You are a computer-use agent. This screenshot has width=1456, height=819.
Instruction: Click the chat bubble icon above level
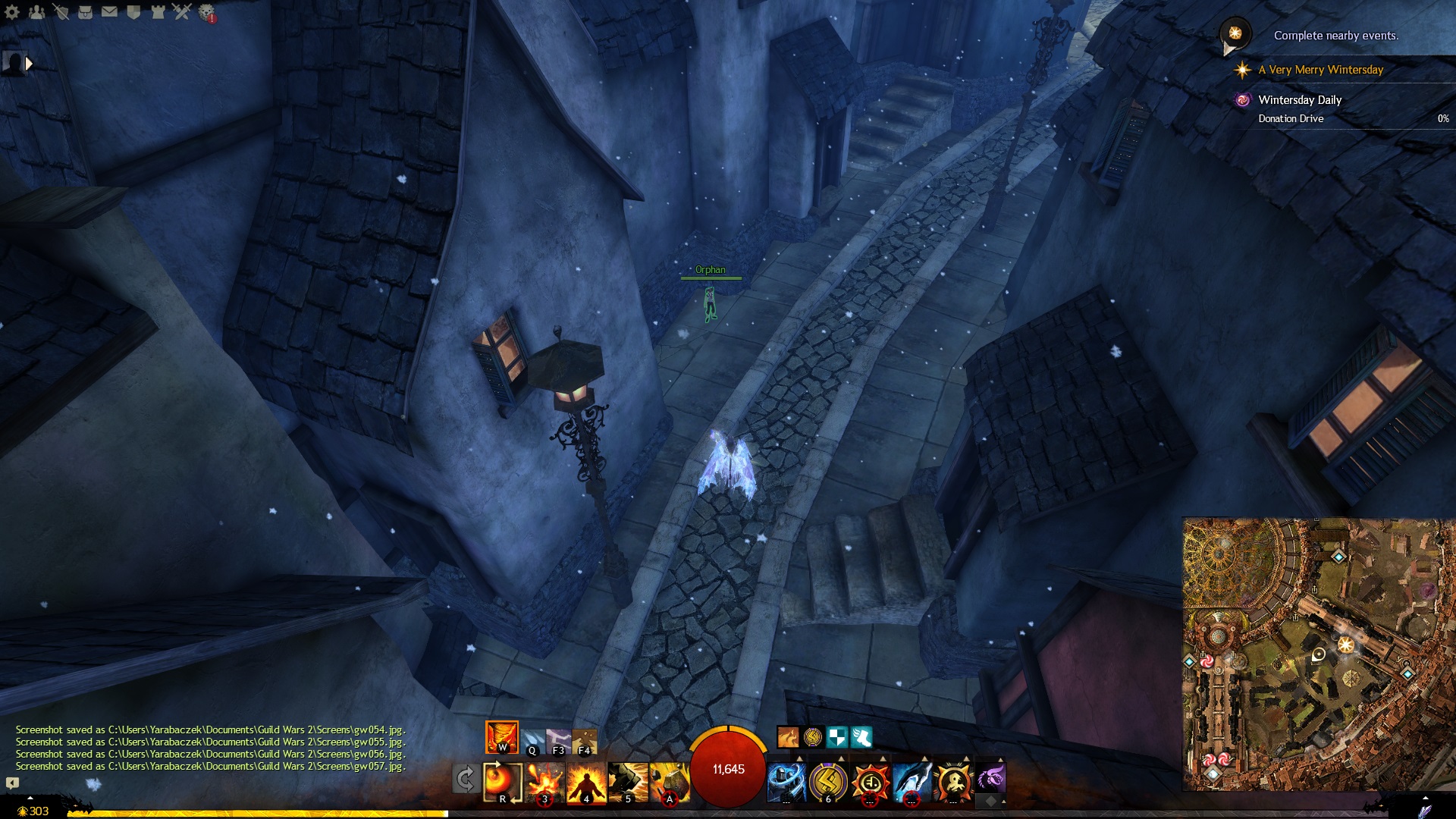coord(12,783)
